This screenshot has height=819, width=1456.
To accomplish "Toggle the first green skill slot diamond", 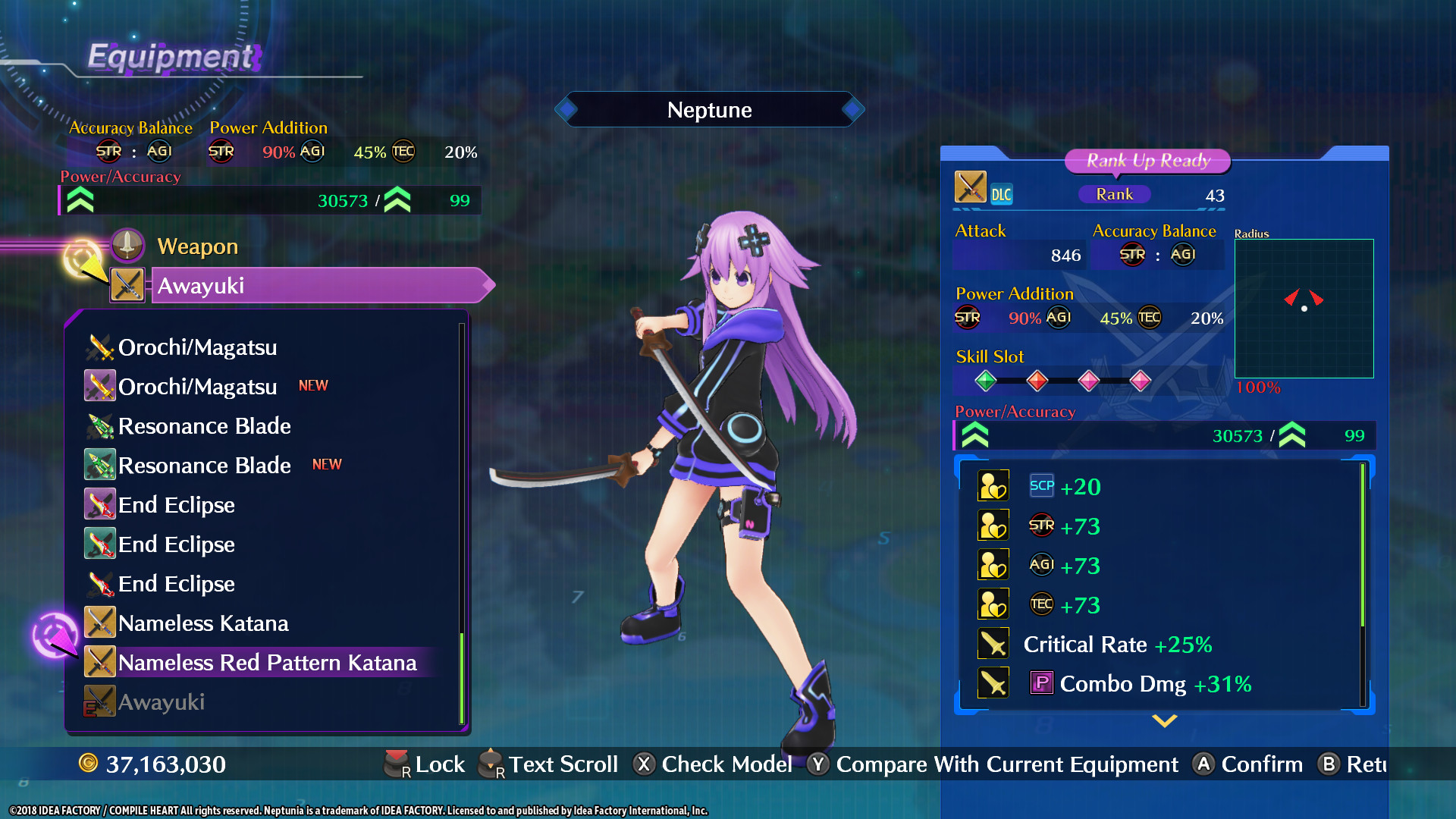I will pos(986,381).
